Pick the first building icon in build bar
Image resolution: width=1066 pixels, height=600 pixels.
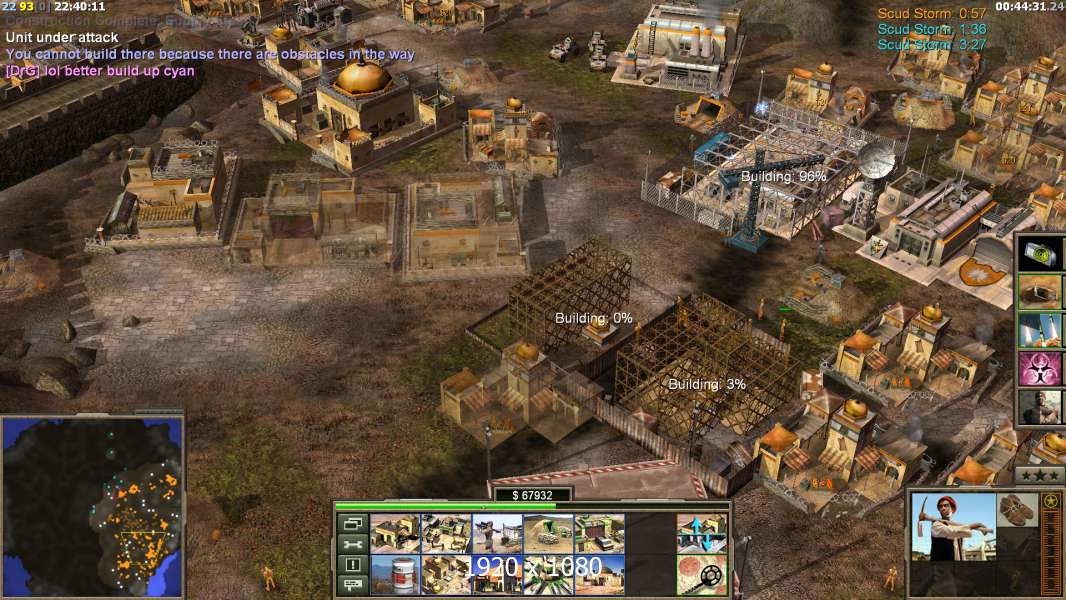pos(395,533)
